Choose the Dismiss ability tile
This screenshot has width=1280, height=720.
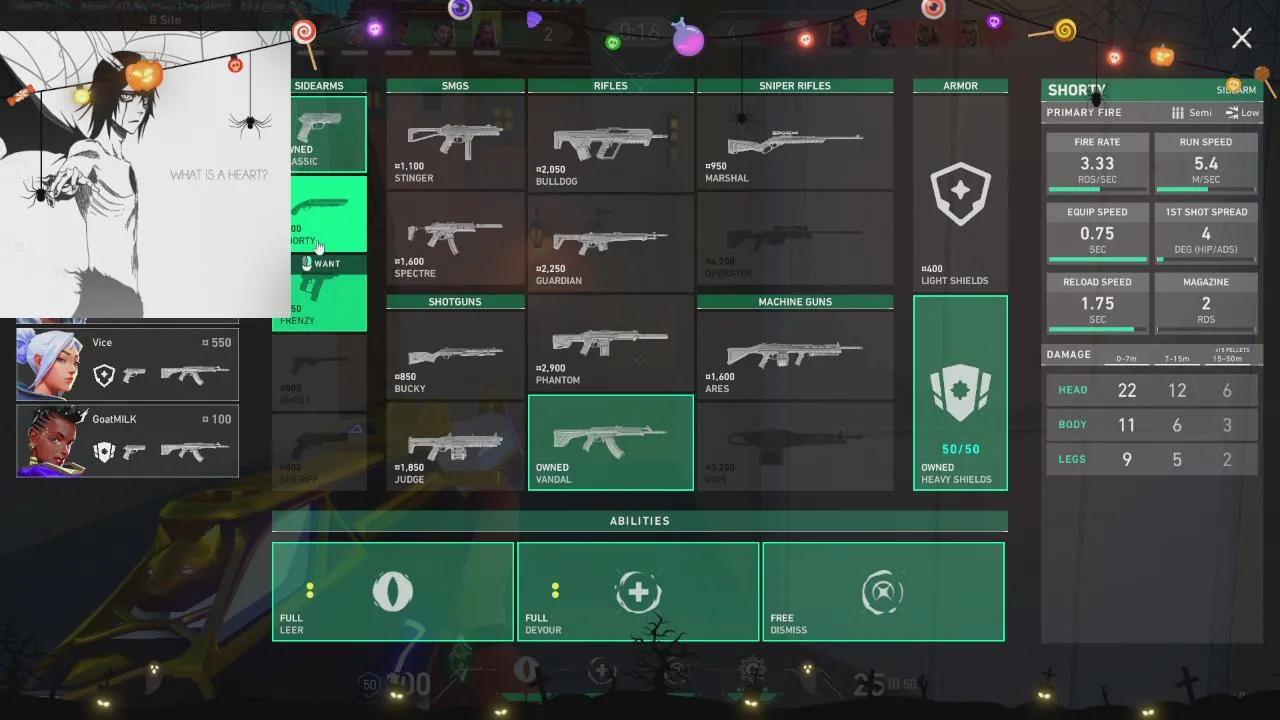883,592
